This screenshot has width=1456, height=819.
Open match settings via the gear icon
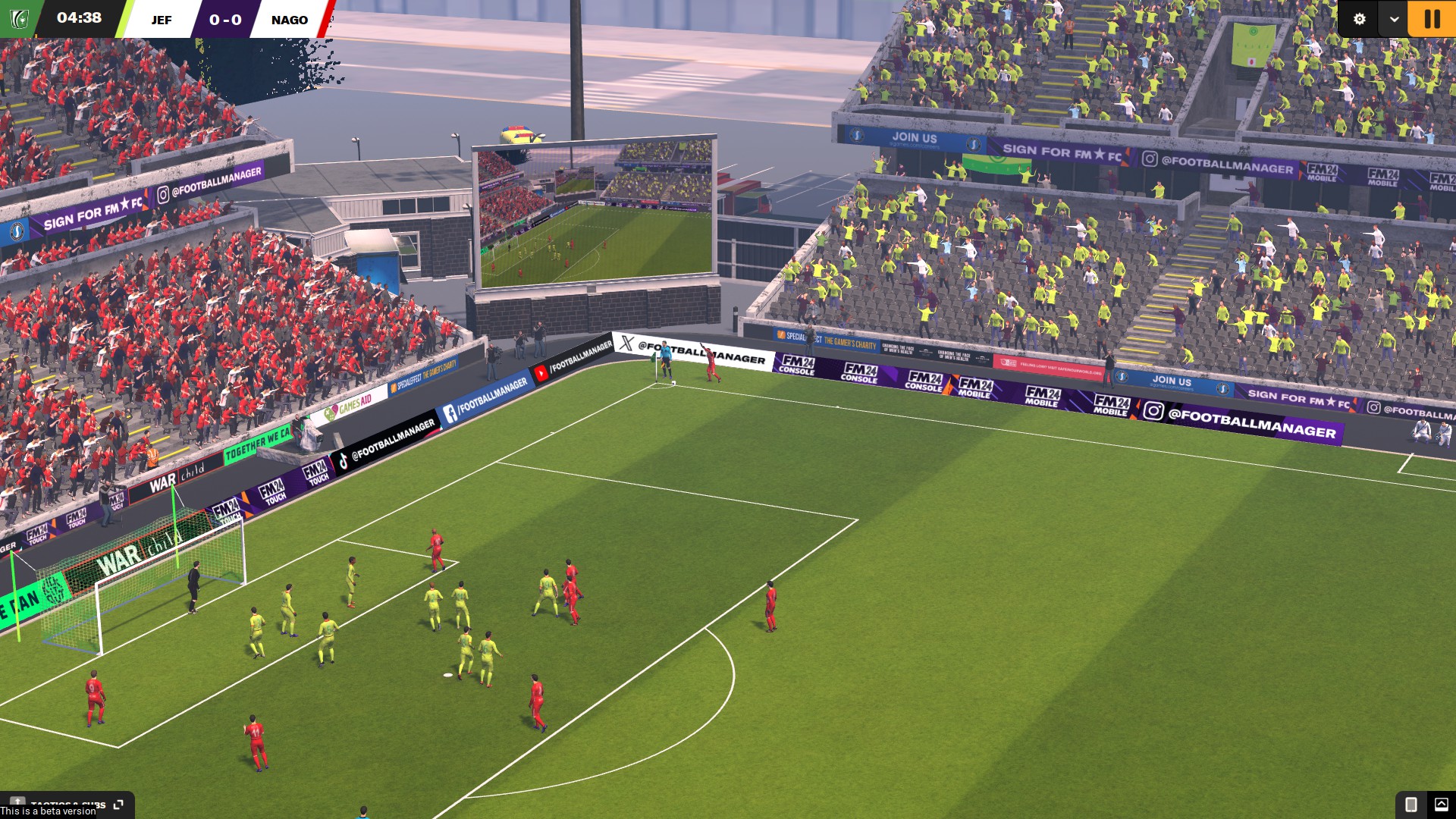1359,19
